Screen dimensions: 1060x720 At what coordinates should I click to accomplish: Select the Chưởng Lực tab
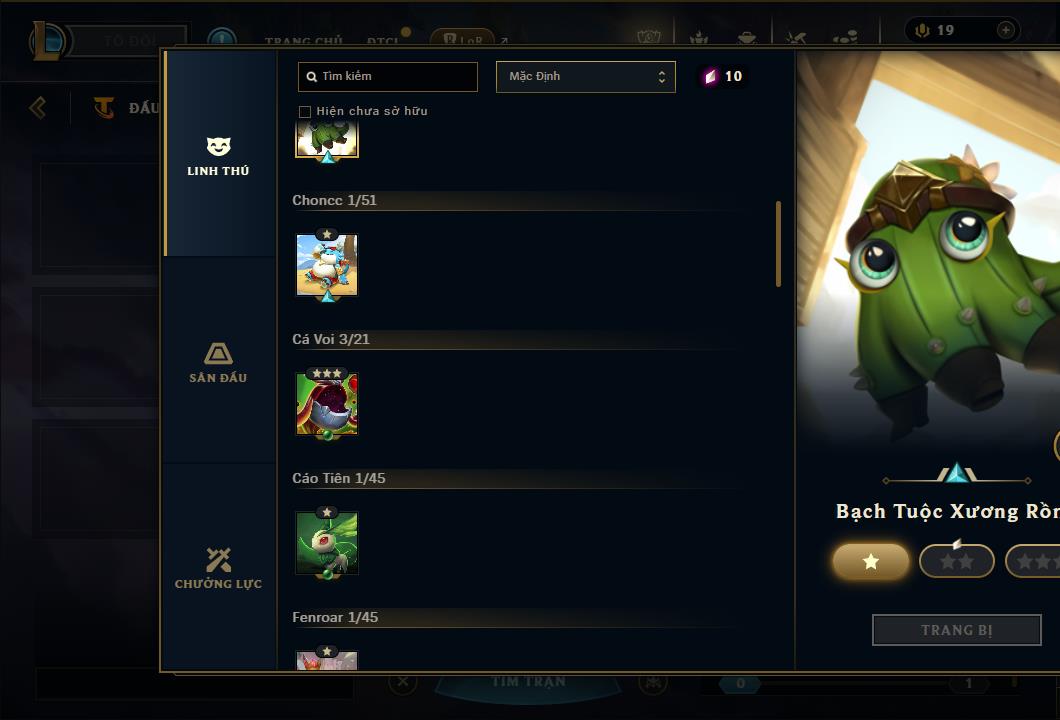click(x=218, y=568)
